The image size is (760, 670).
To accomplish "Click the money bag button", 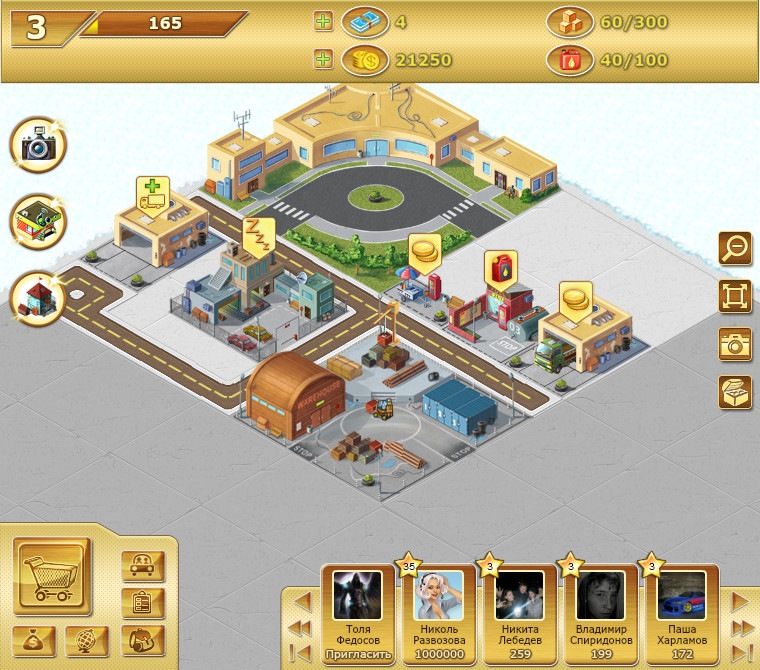I will [33, 640].
